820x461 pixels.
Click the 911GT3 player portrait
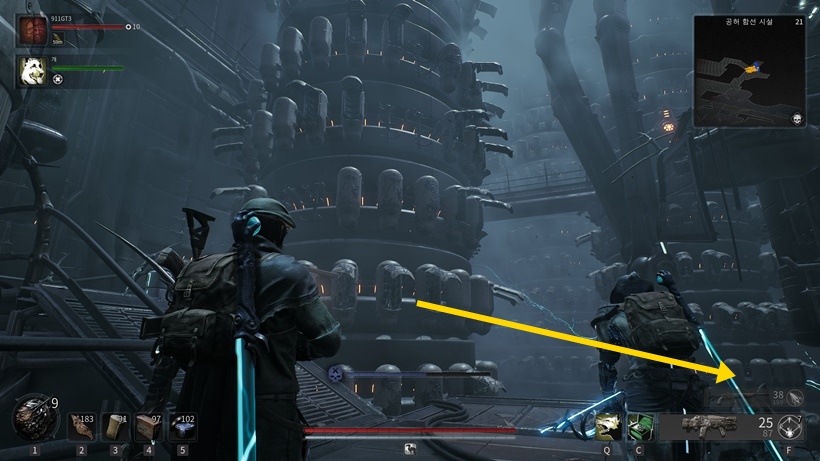(x=31, y=29)
